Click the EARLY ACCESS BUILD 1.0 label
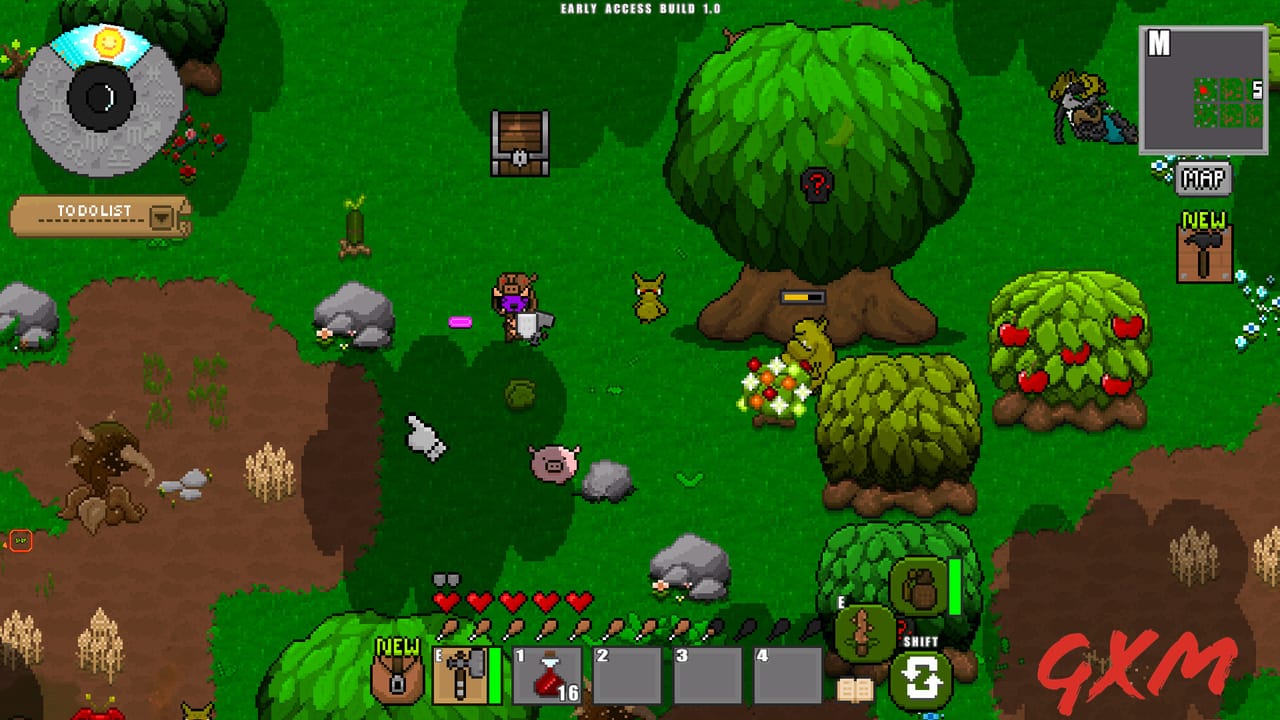The height and width of the screenshot is (720, 1280). pyautogui.click(x=639, y=7)
